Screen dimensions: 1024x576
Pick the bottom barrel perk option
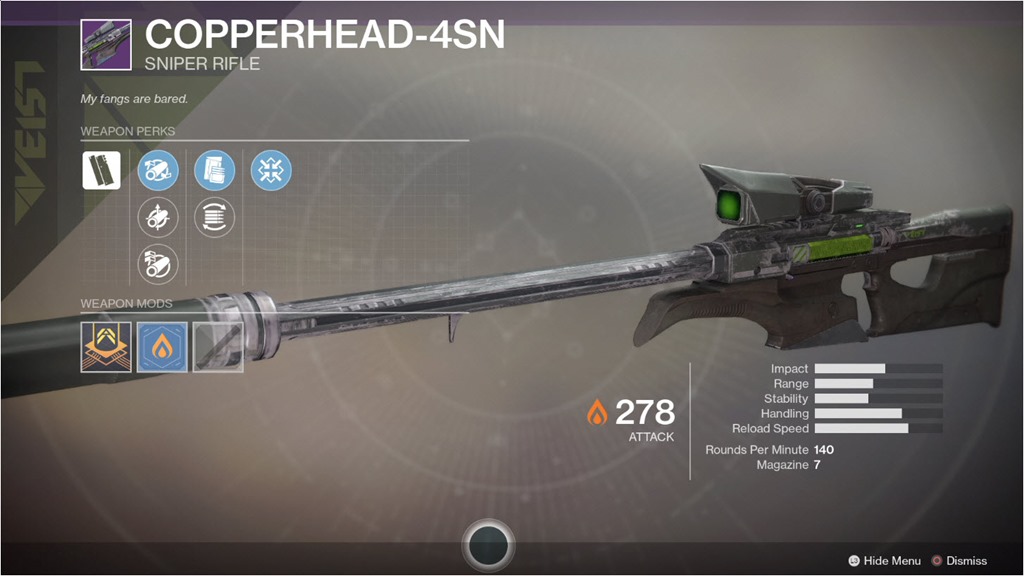click(158, 264)
